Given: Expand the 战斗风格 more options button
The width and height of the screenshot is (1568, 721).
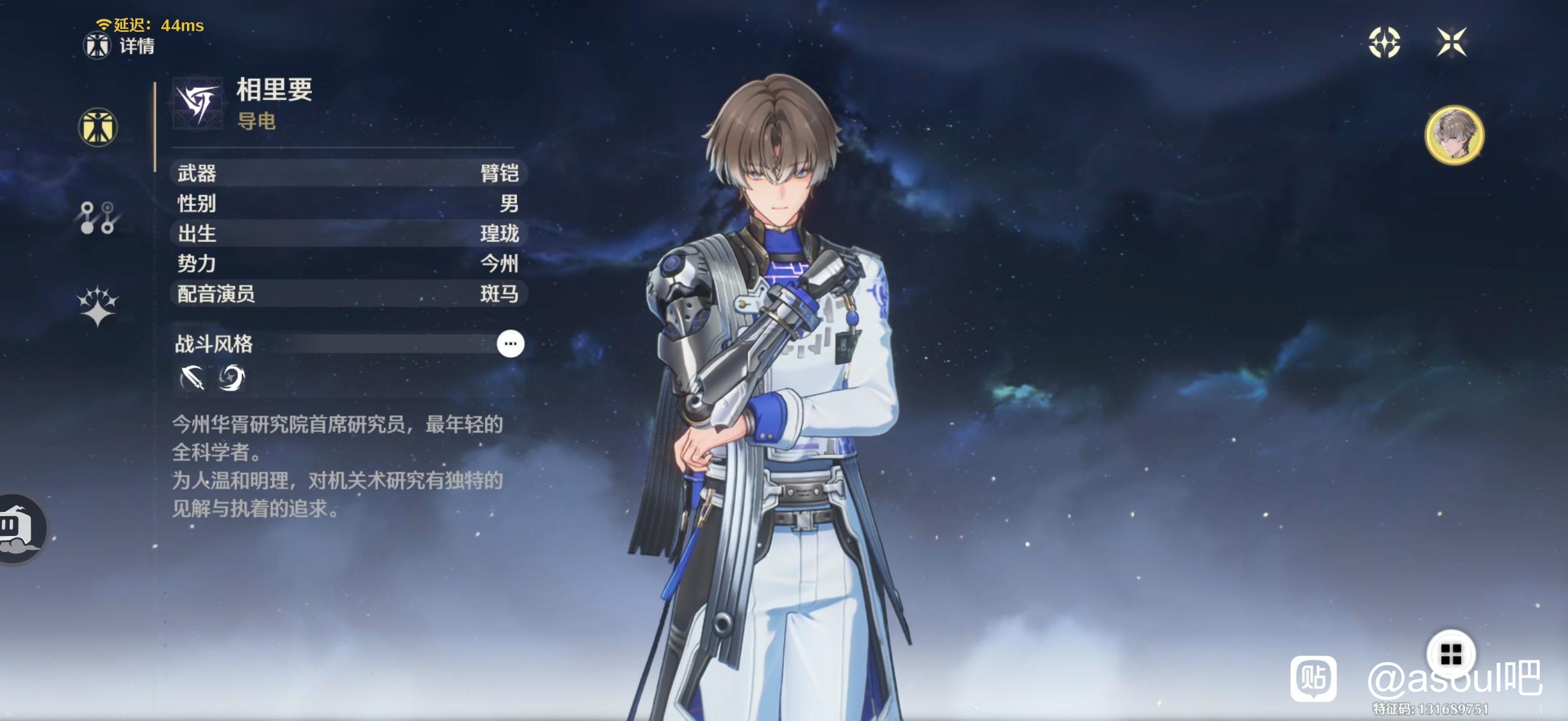Looking at the screenshot, I should [x=510, y=344].
